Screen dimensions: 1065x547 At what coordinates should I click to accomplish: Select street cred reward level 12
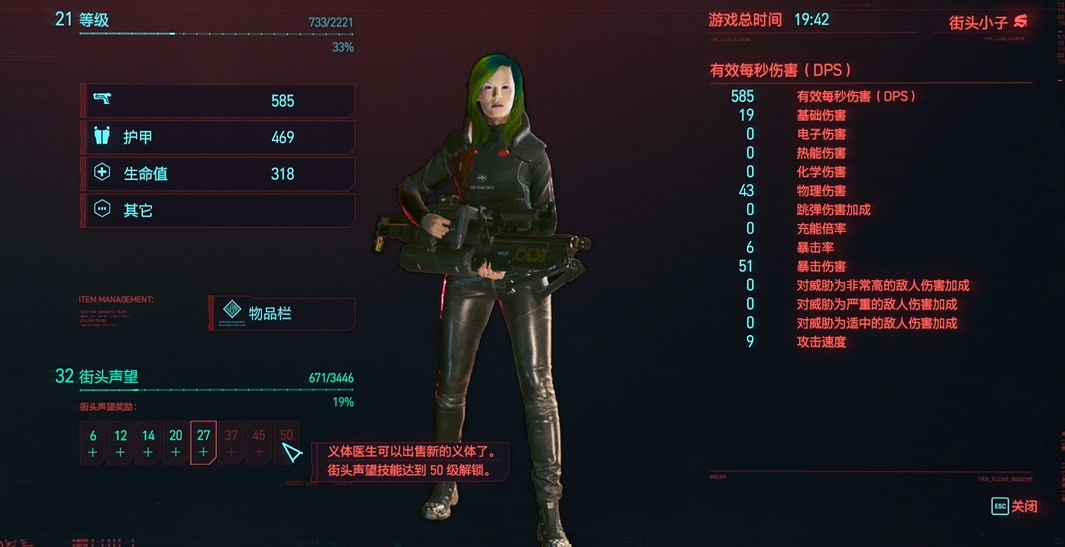pos(121,443)
